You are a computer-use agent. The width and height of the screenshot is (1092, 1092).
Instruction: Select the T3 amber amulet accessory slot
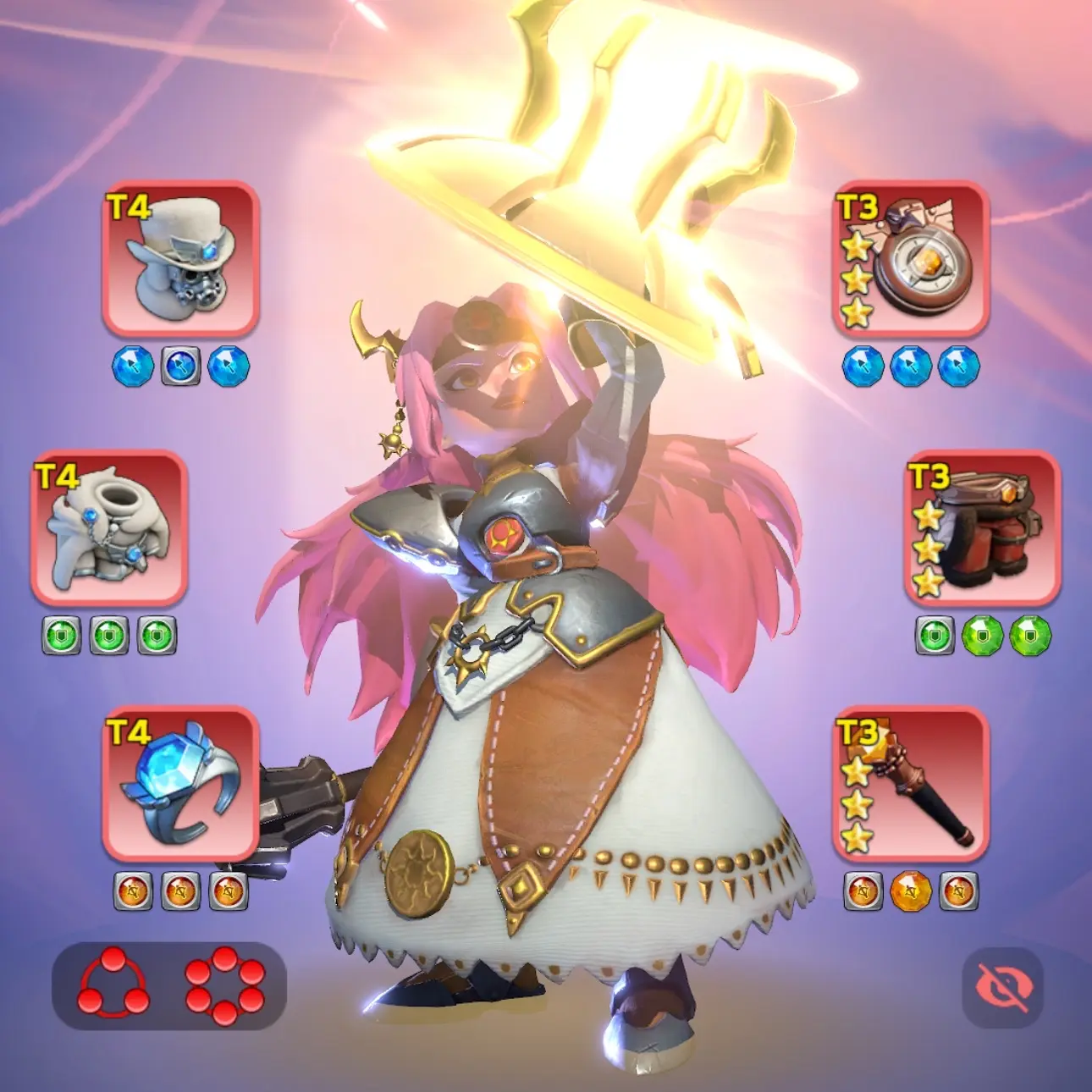[x=912, y=258]
